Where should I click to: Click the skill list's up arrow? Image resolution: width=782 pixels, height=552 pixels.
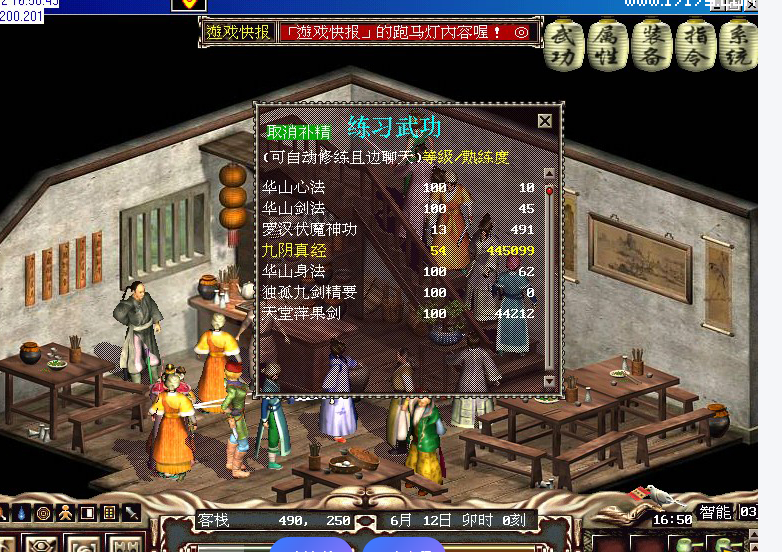click(x=548, y=174)
